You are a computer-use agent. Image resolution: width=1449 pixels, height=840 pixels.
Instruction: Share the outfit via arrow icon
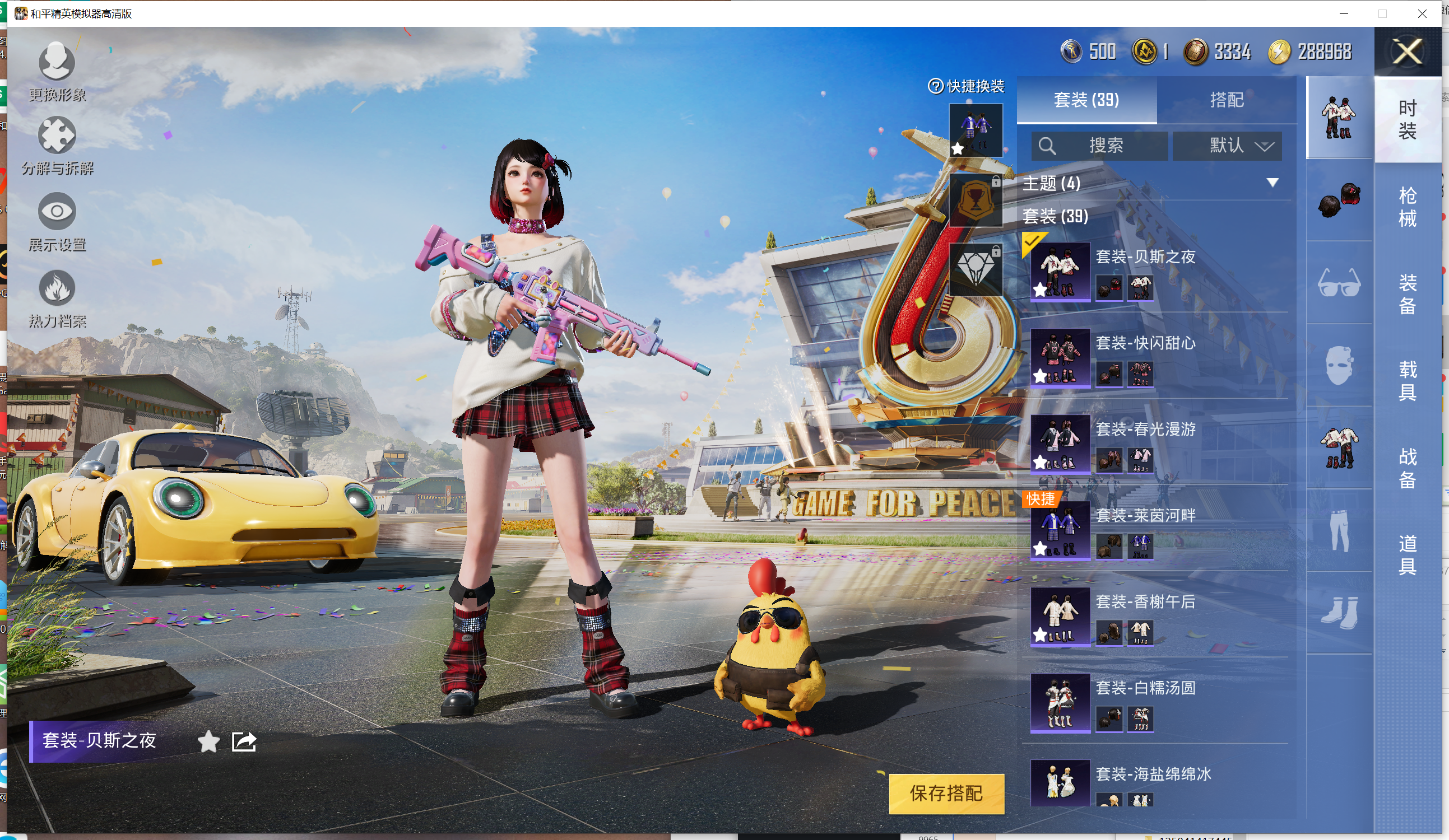coord(243,741)
